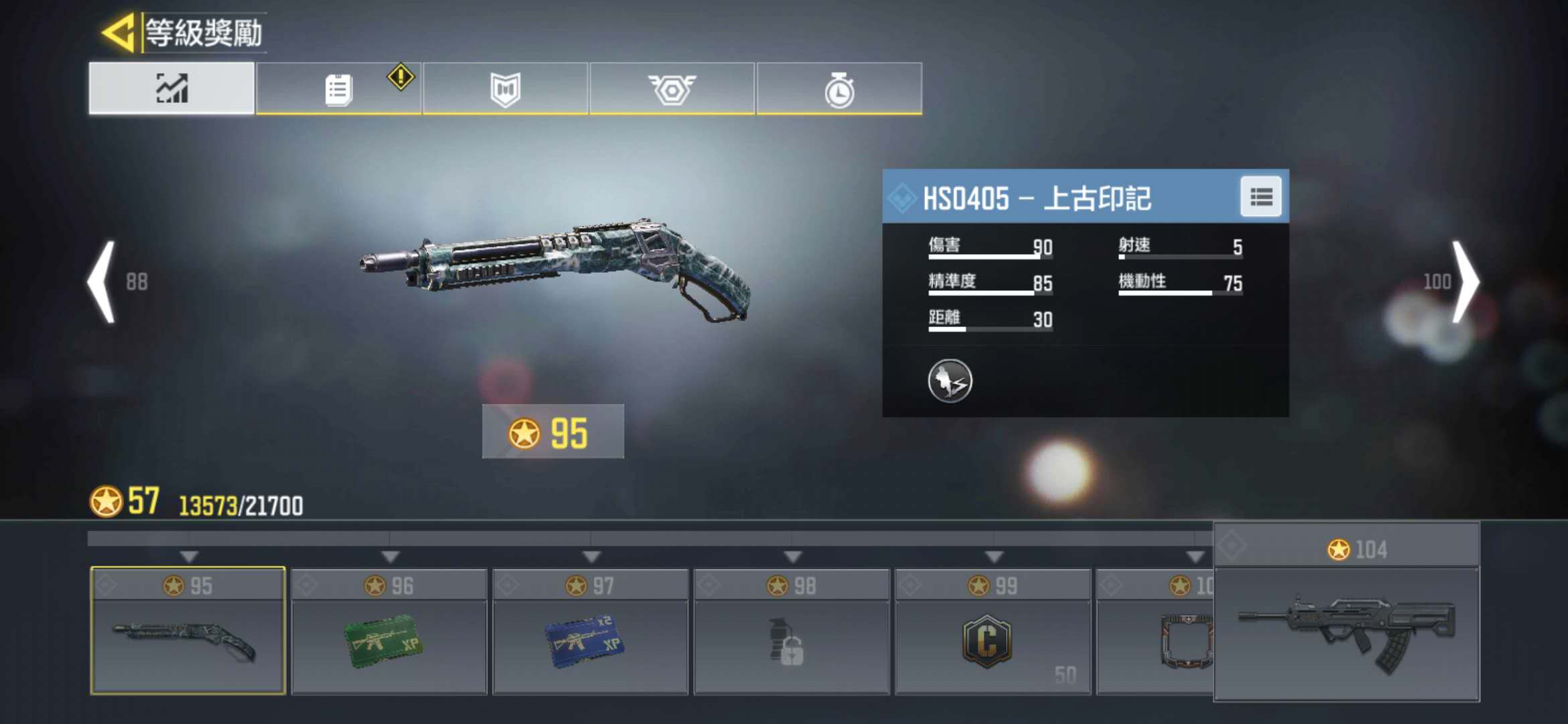Select level 95 shotgun reward
1568x724 pixels.
click(x=188, y=631)
